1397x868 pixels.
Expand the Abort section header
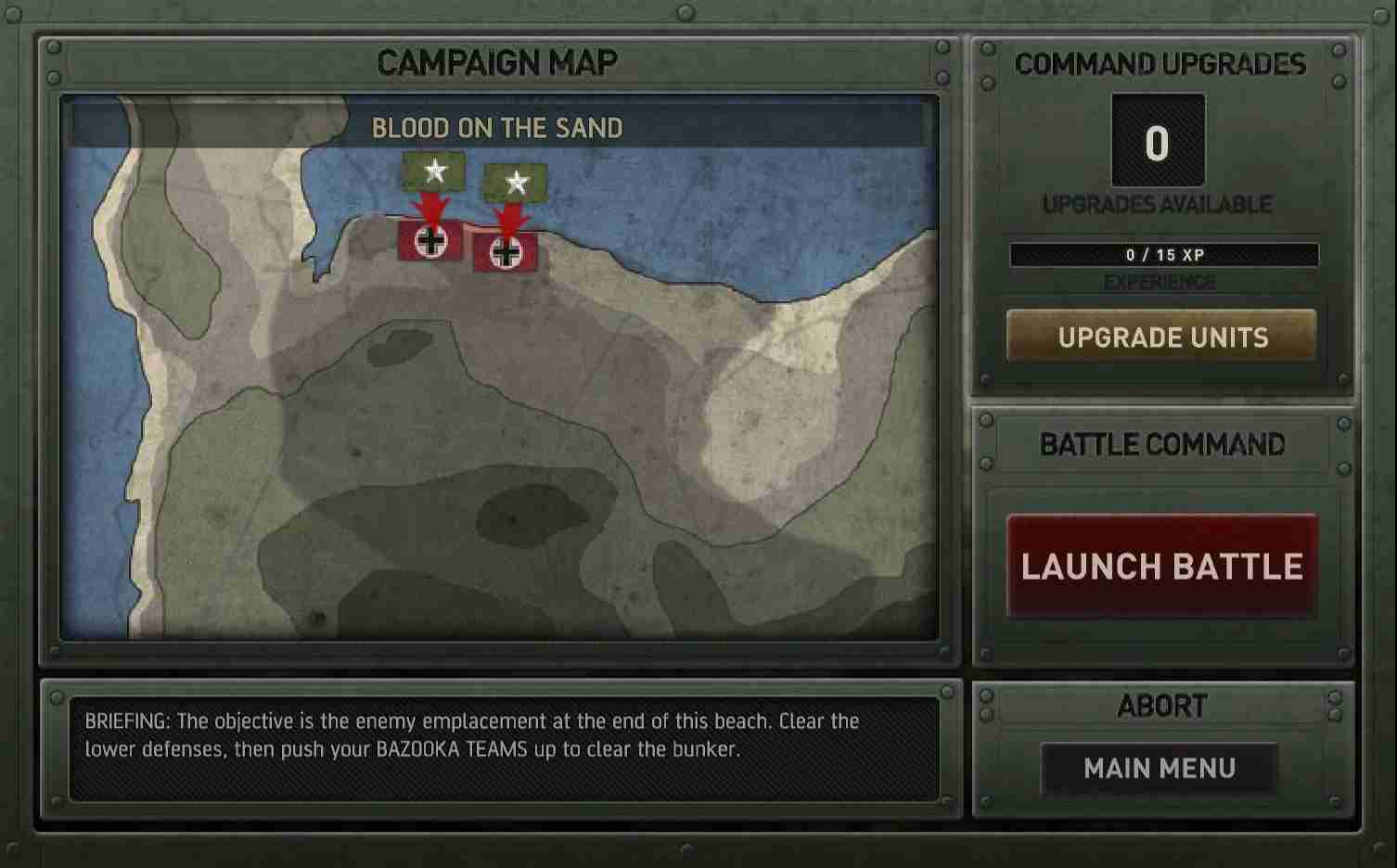point(1162,706)
